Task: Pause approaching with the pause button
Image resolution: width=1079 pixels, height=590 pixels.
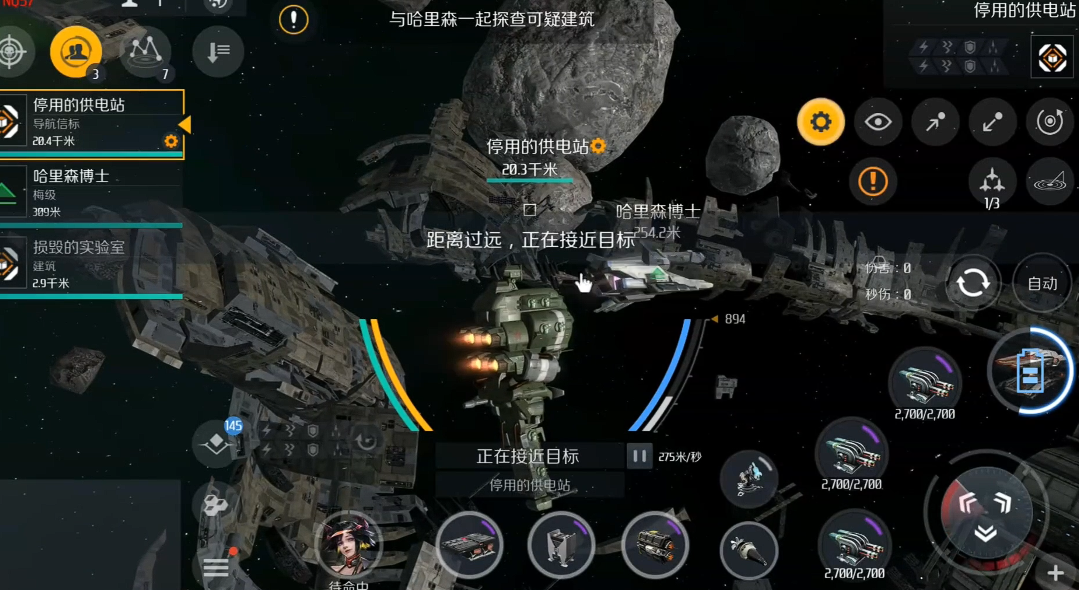Action: pyautogui.click(x=639, y=456)
